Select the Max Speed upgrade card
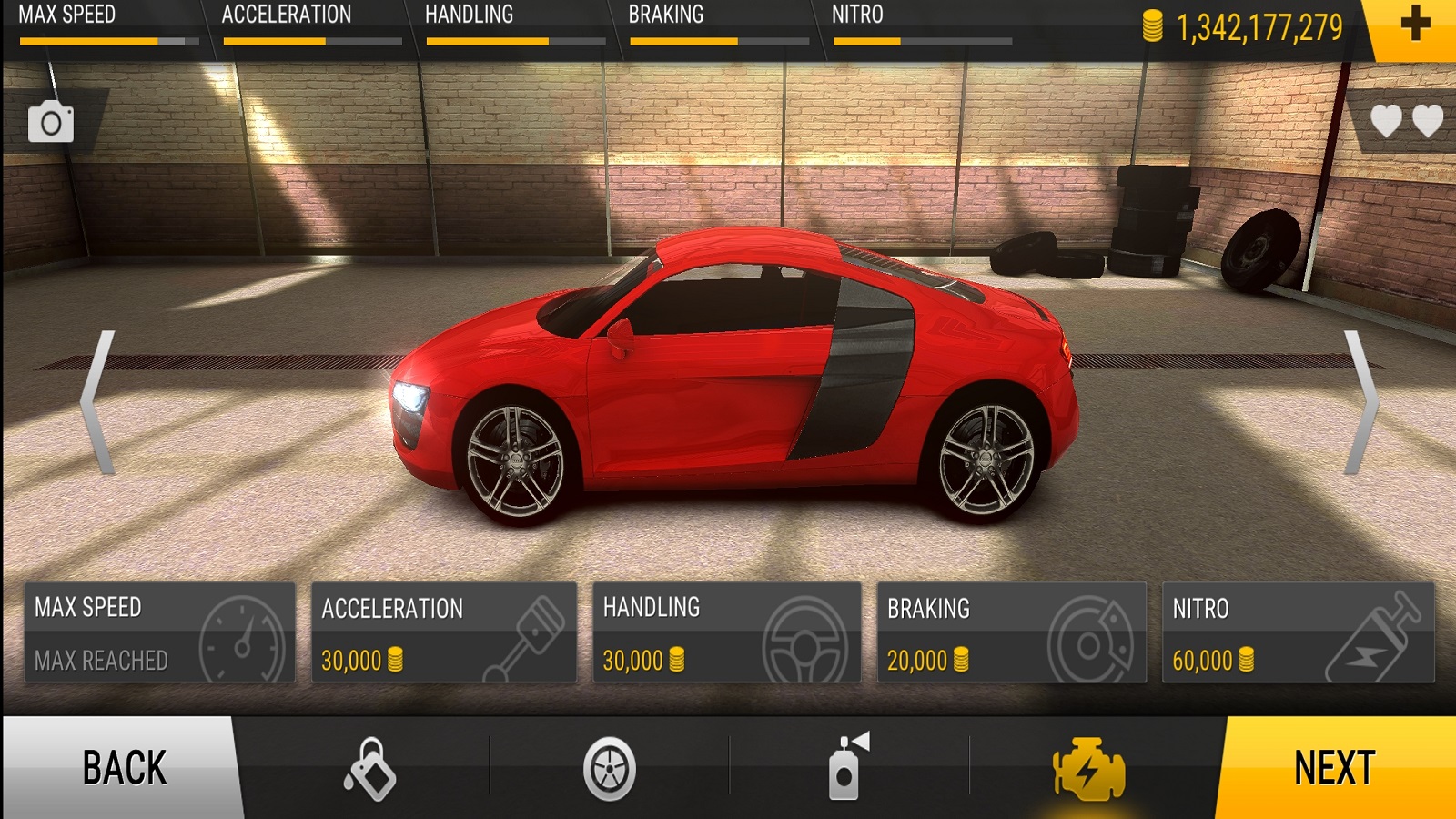The width and height of the screenshot is (1456, 819). [160, 633]
